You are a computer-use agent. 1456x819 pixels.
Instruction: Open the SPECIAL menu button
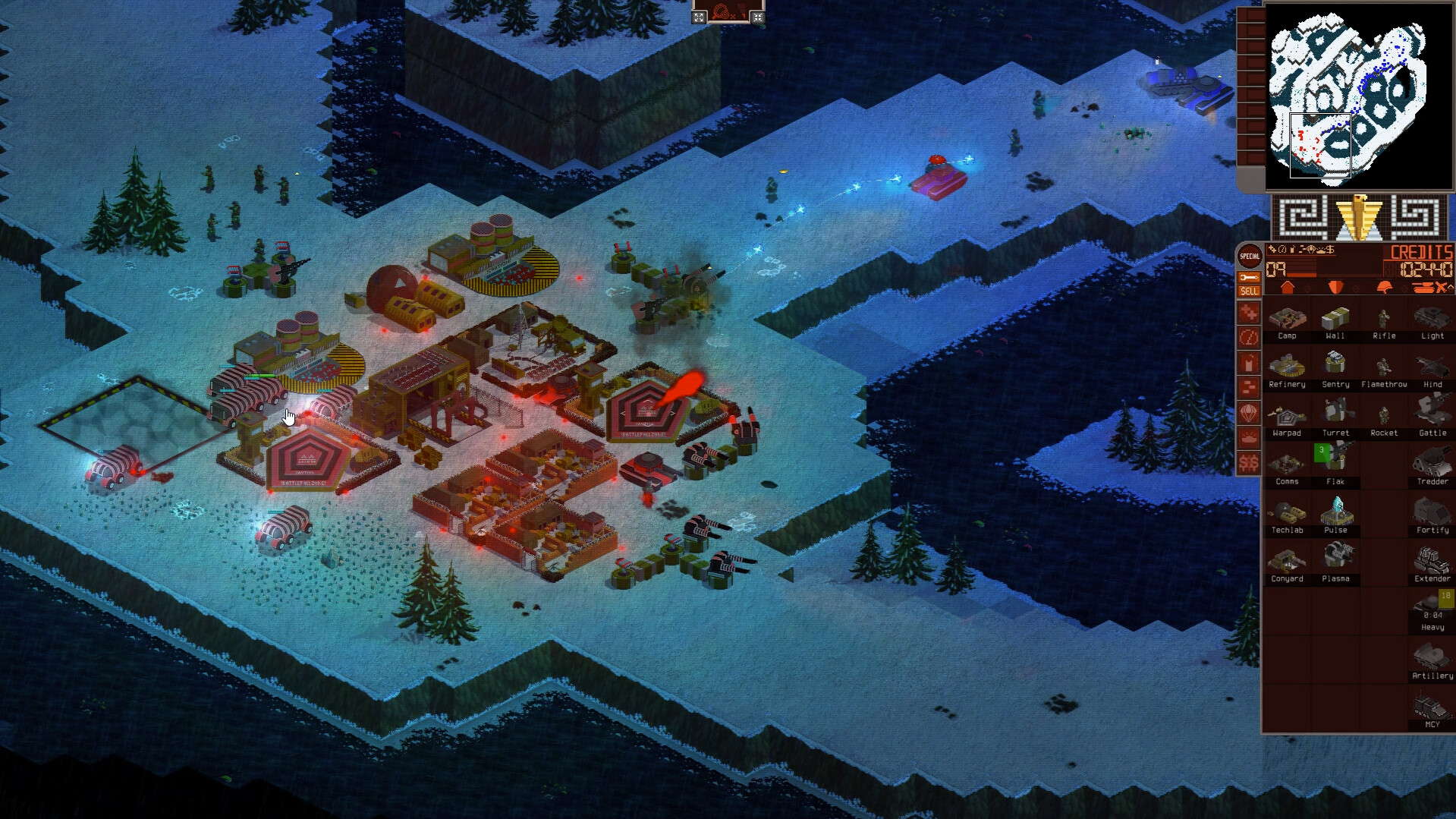point(1247,256)
